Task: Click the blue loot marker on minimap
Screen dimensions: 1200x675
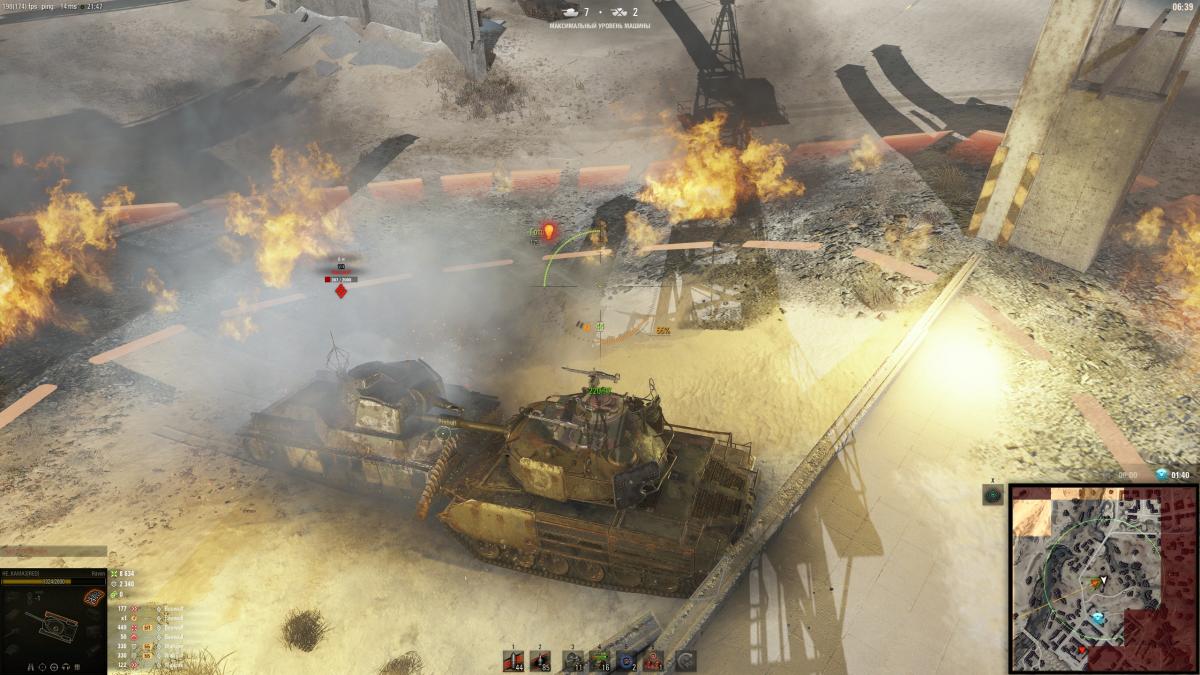Action: point(1098,618)
